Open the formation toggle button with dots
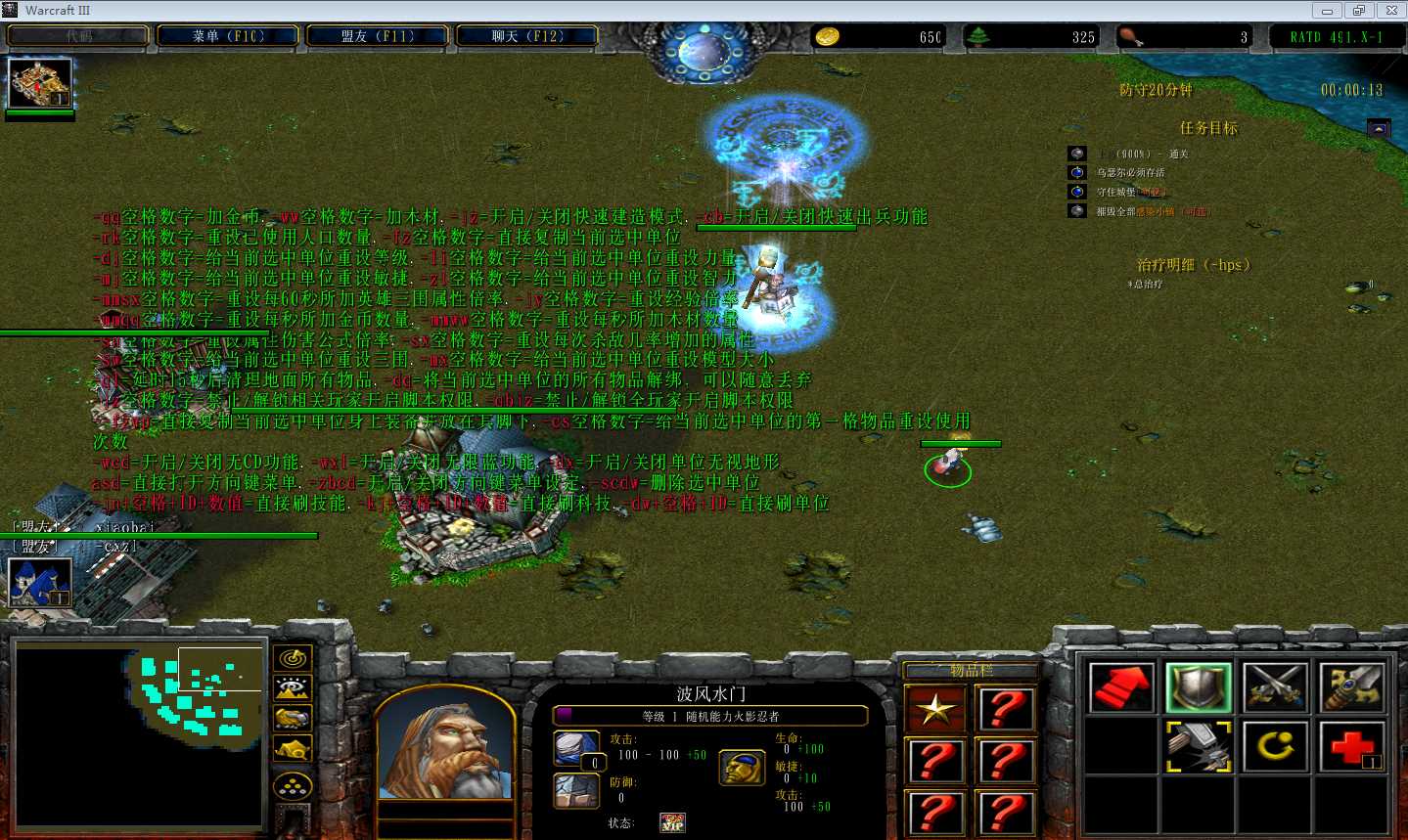This screenshot has width=1408, height=840. (x=293, y=785)
